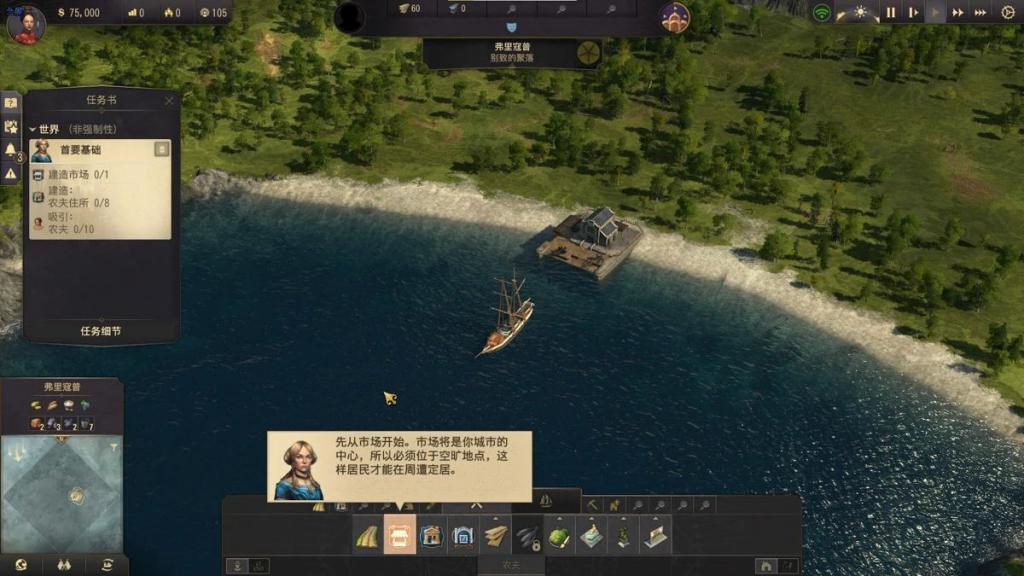Screen dimensions: 1024x576
Task: Click the minimap of the island
Action: (62, 493)
